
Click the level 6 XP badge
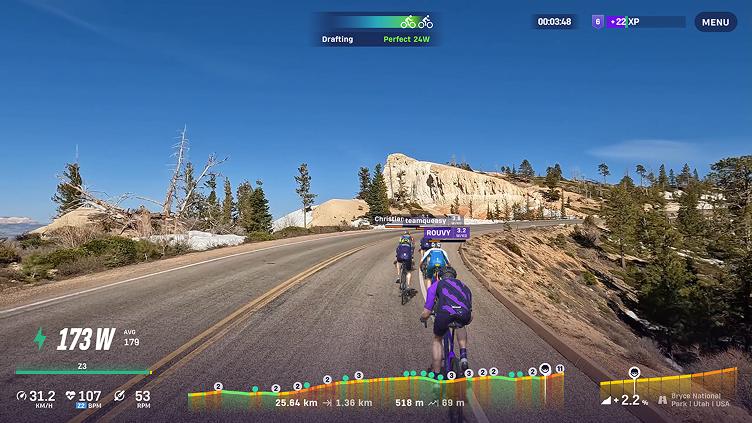pos(598,21)
